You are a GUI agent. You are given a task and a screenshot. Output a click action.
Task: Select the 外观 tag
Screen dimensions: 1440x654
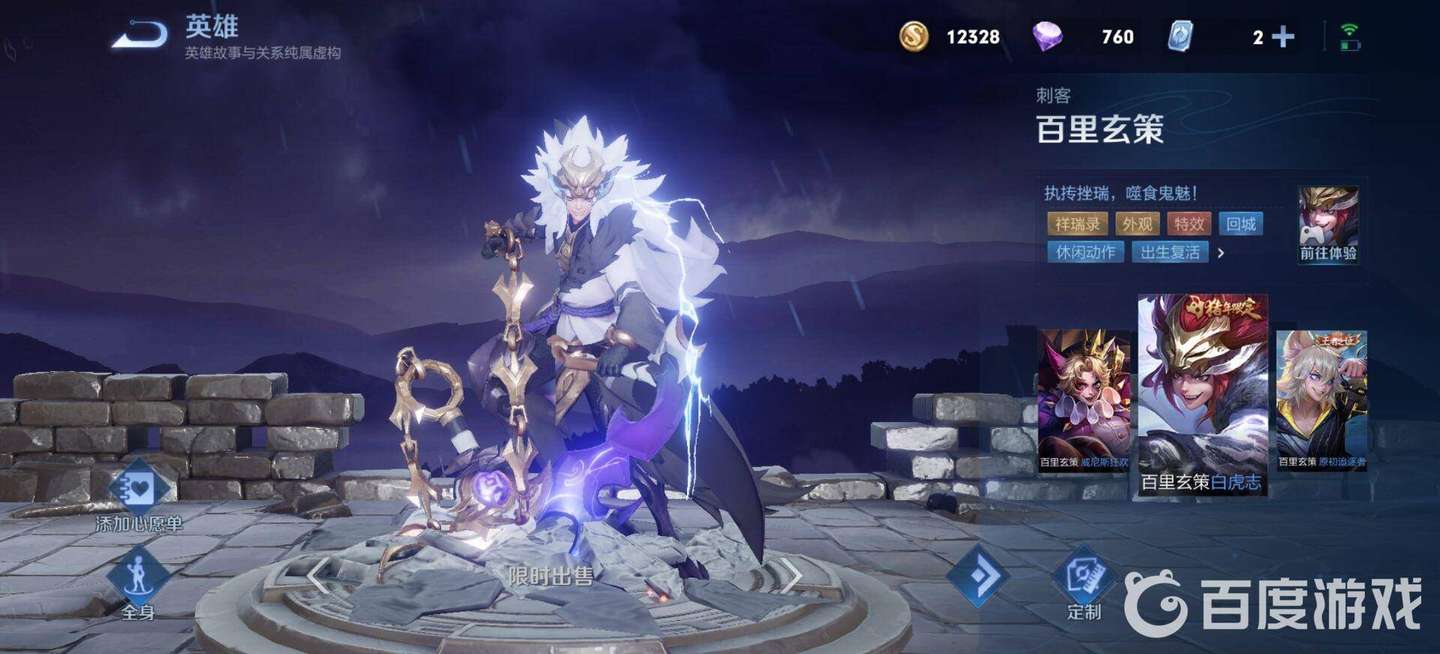(1135, 224)
